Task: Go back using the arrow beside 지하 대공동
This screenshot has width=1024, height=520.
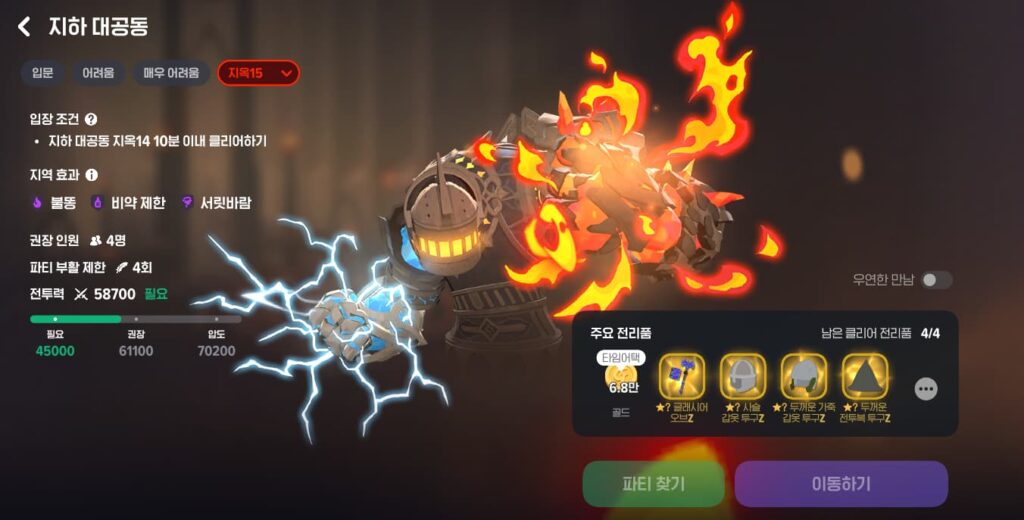Action: pyautogui.click(x=25, y=27)
